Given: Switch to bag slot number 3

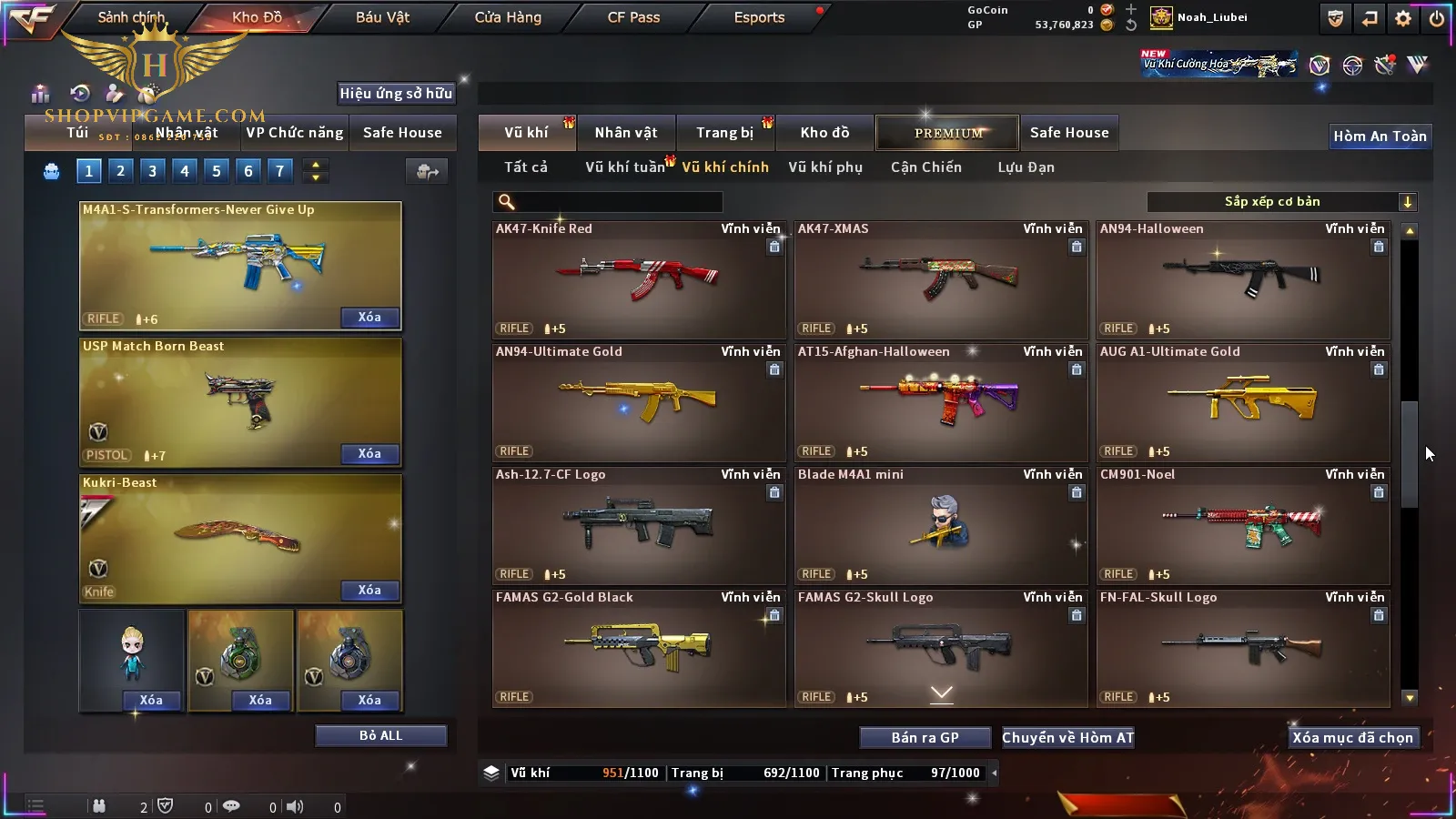Looking at the screenshot, I should pos(152,170).
